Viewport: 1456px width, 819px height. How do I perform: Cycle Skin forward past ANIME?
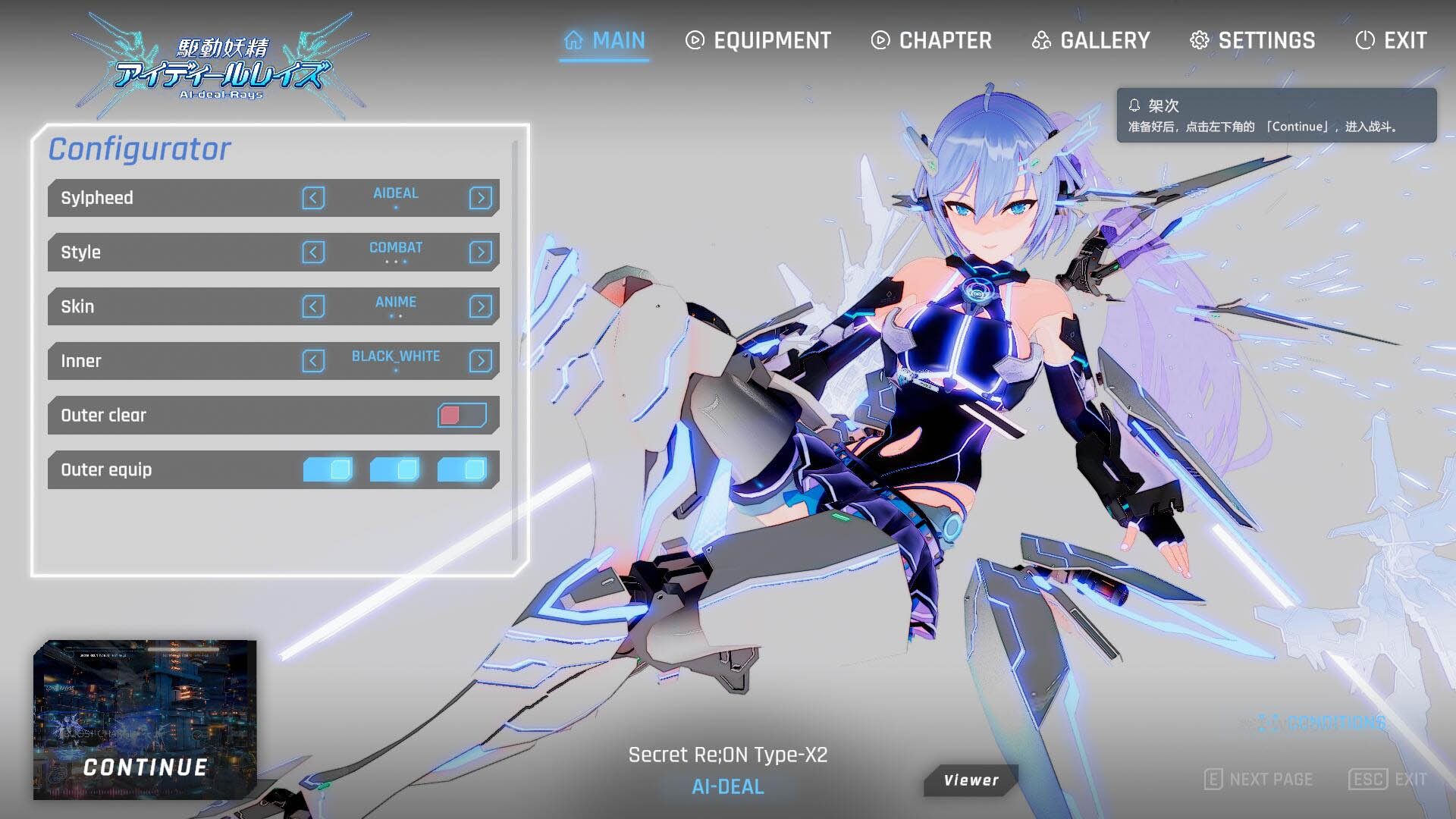coord(479,306)
